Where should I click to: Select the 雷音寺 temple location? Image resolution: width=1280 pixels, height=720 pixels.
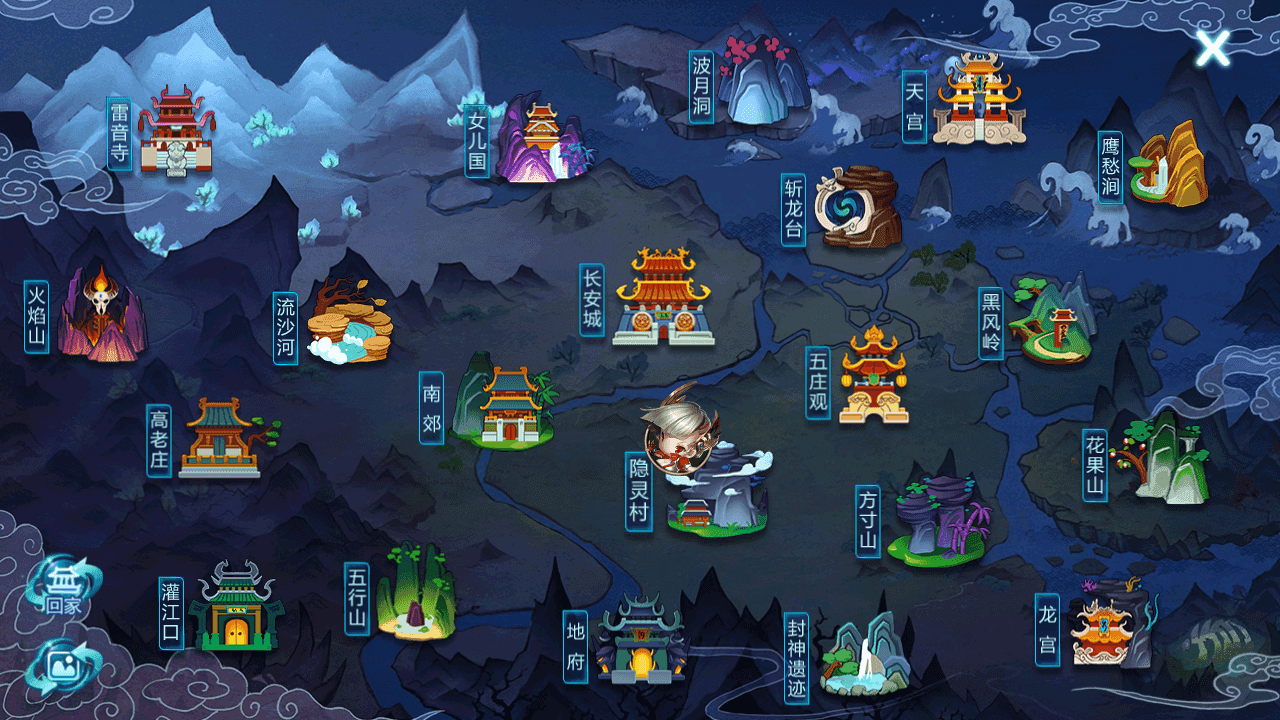[176, 132]
